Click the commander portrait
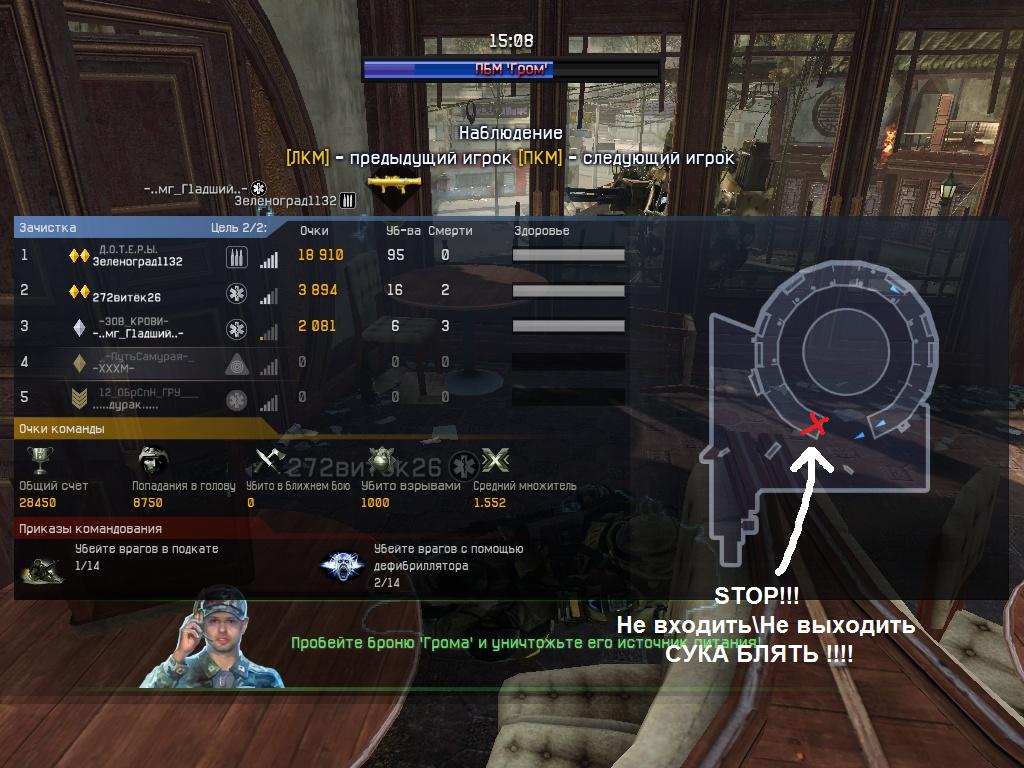 pos(213,638)
